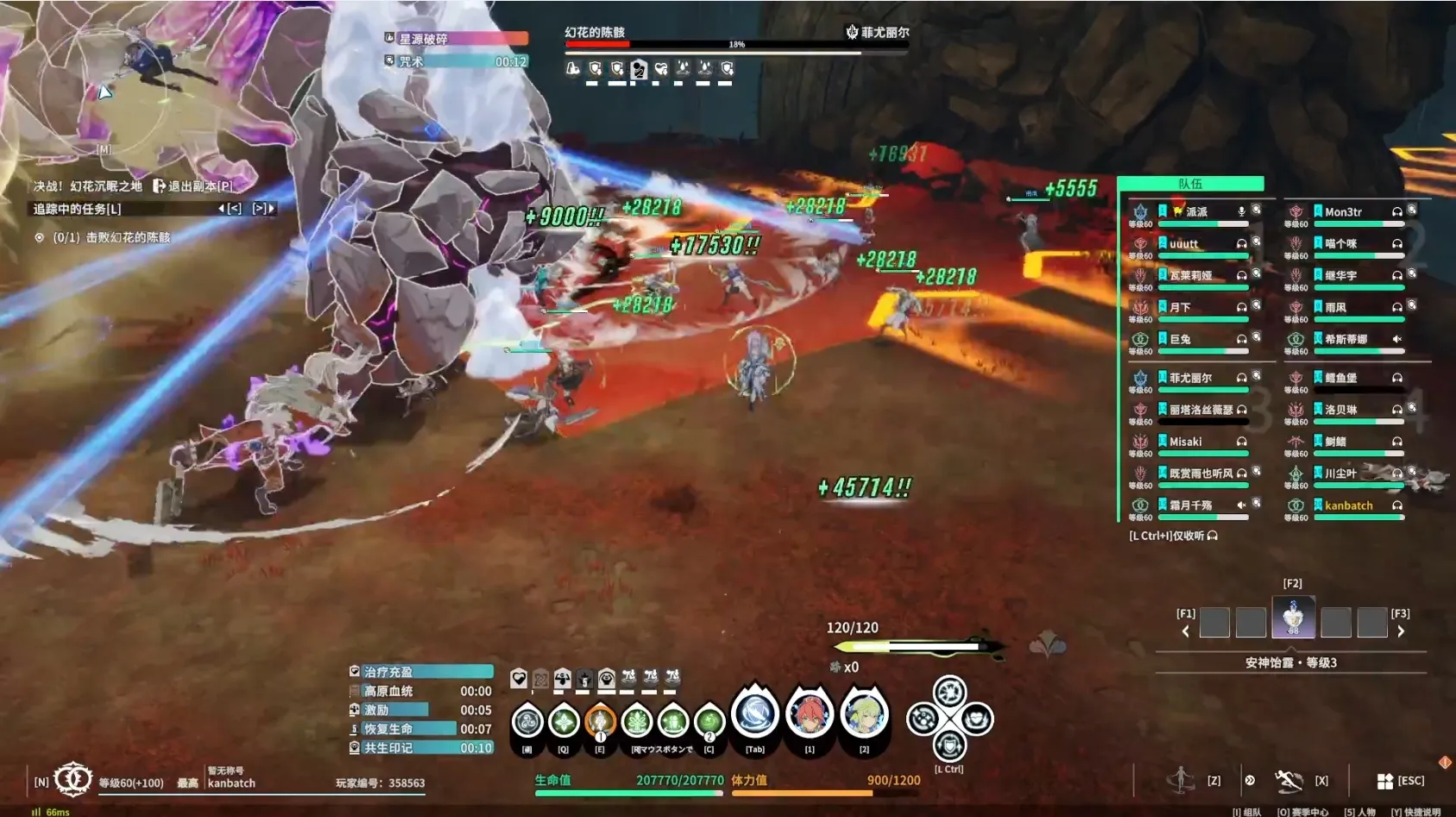Select party member Mon3tr in the team list

(x=1343, y=212)
